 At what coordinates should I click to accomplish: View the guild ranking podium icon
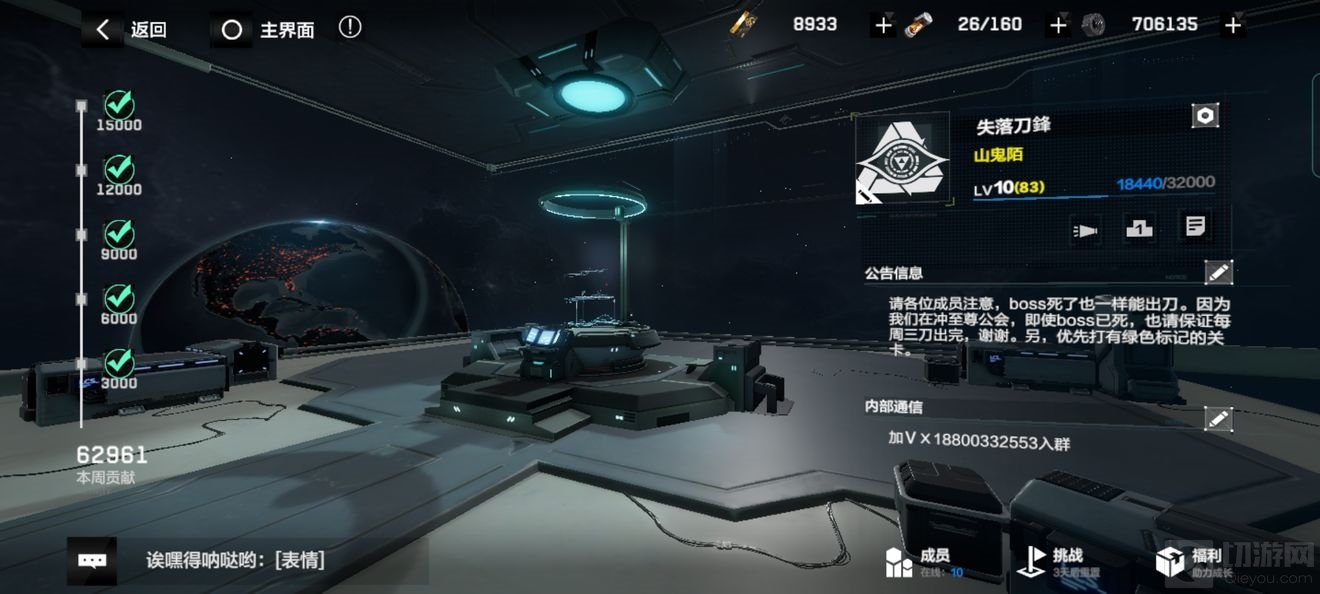[1139, 229]
